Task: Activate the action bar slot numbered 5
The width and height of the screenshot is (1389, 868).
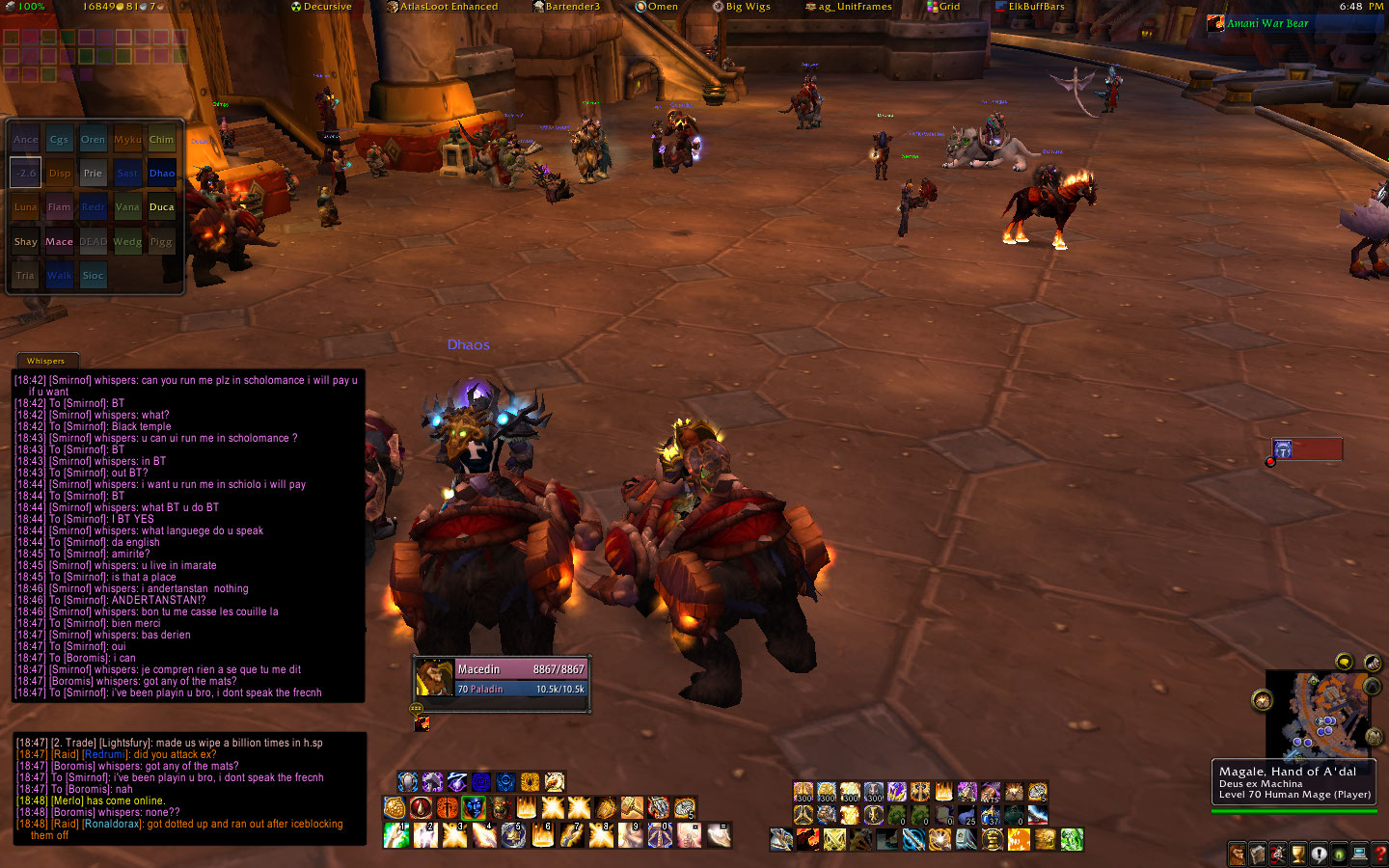Action: [513, 835]
